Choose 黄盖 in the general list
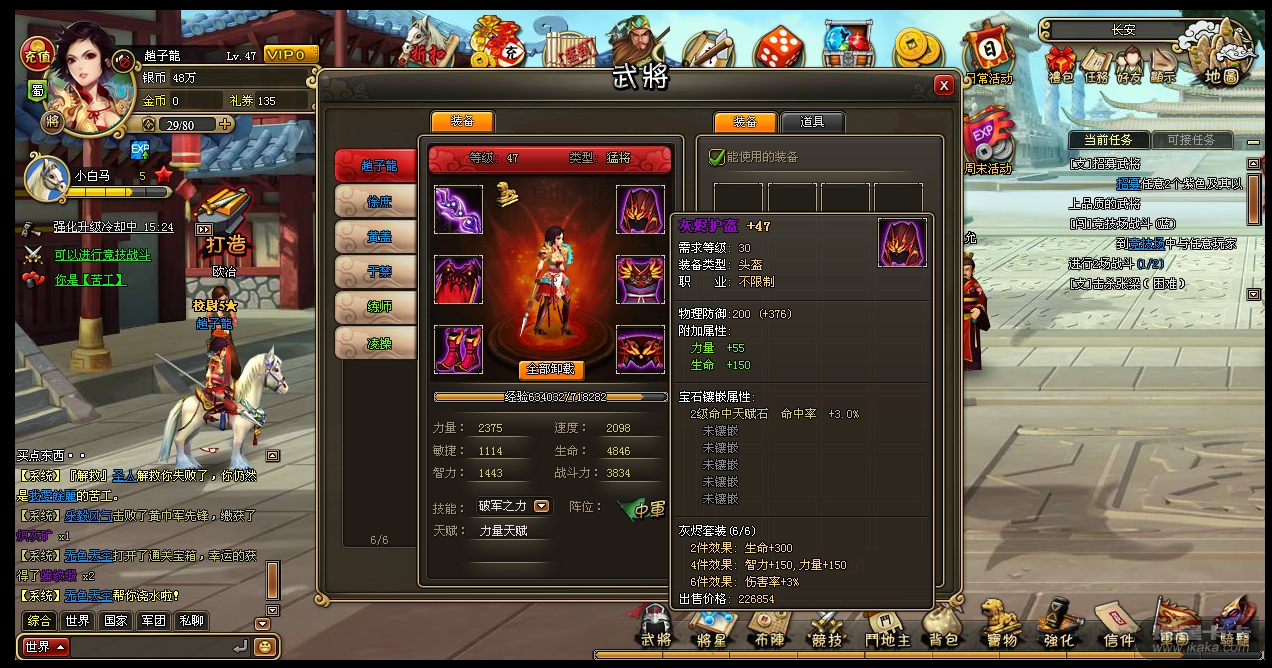The height and width of the screenshot is (668, 1272). [379, 236]
